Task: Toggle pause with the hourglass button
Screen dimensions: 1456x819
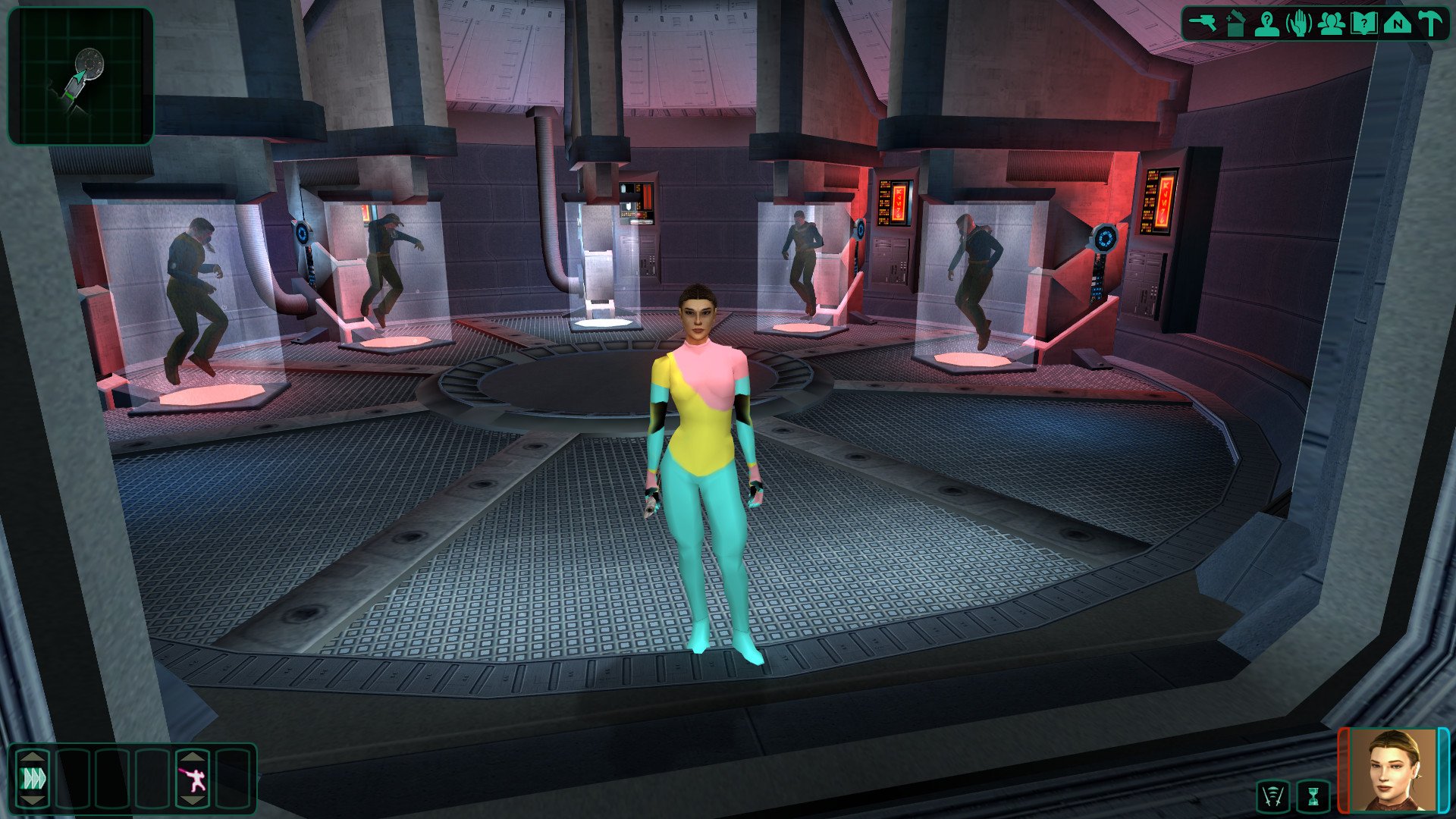Action: 1313,796
